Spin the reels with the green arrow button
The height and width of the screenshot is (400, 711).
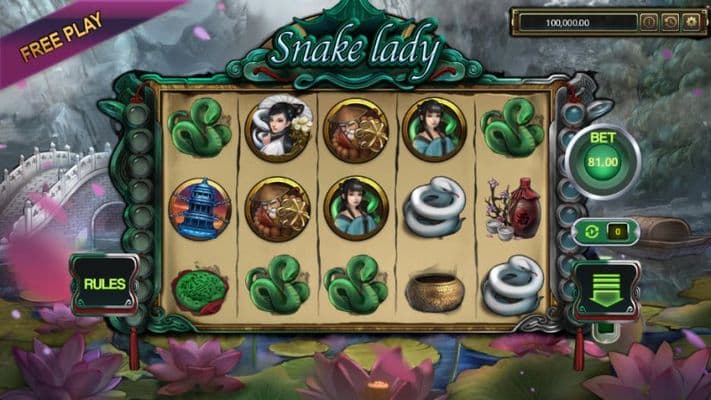(x=606, y=289)
